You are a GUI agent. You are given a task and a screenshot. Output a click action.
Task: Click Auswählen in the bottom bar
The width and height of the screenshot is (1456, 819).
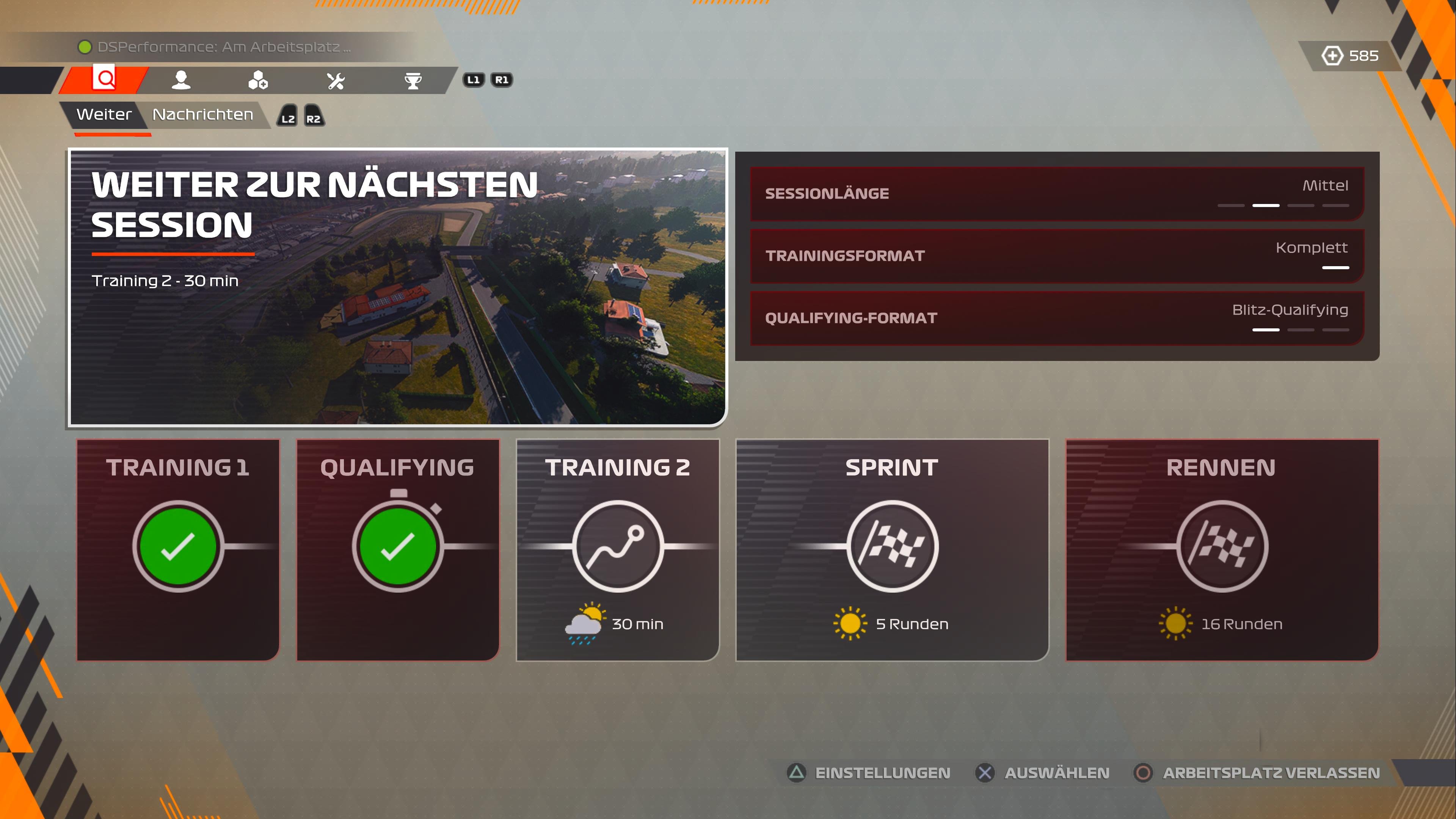coord(1043,773)
